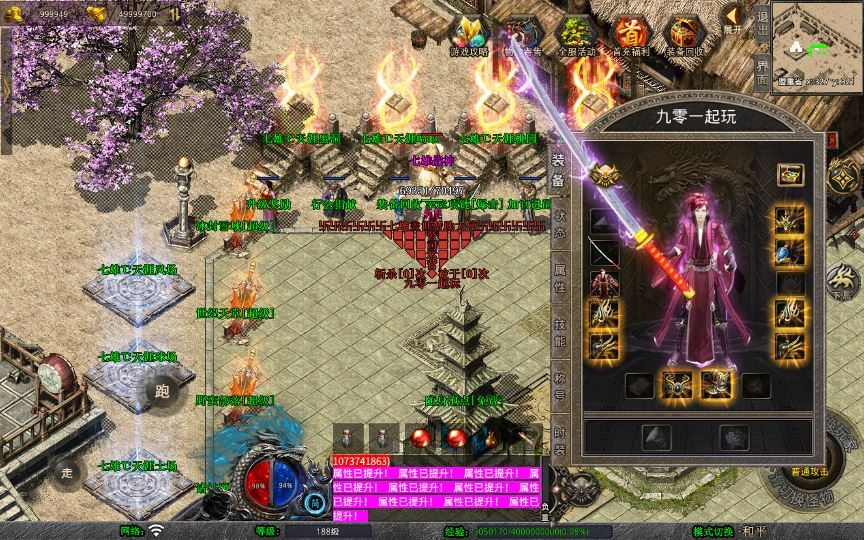Switch to the 时装 costume tab
The image size is (864, 540).
tap(559, 441)
